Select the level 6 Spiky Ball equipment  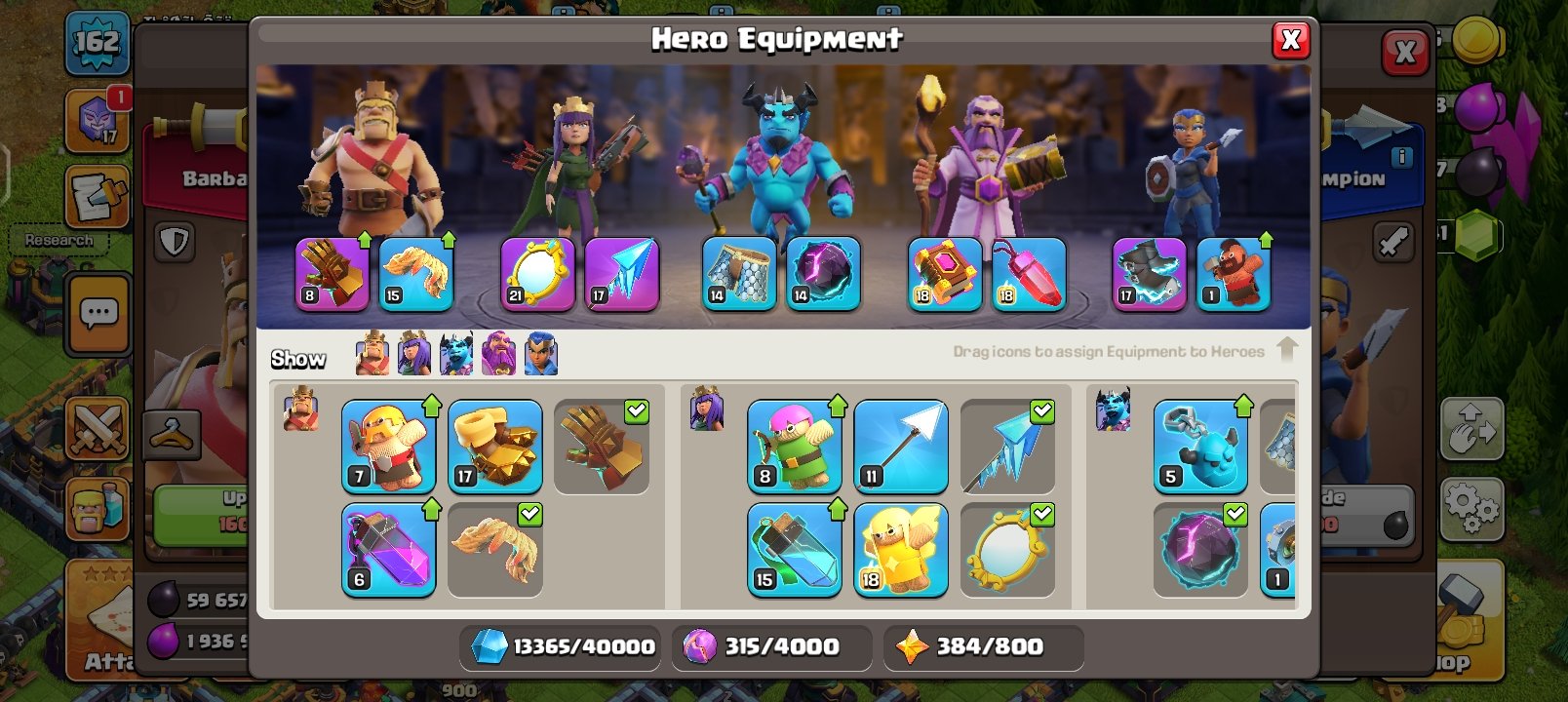coord(389,549)
